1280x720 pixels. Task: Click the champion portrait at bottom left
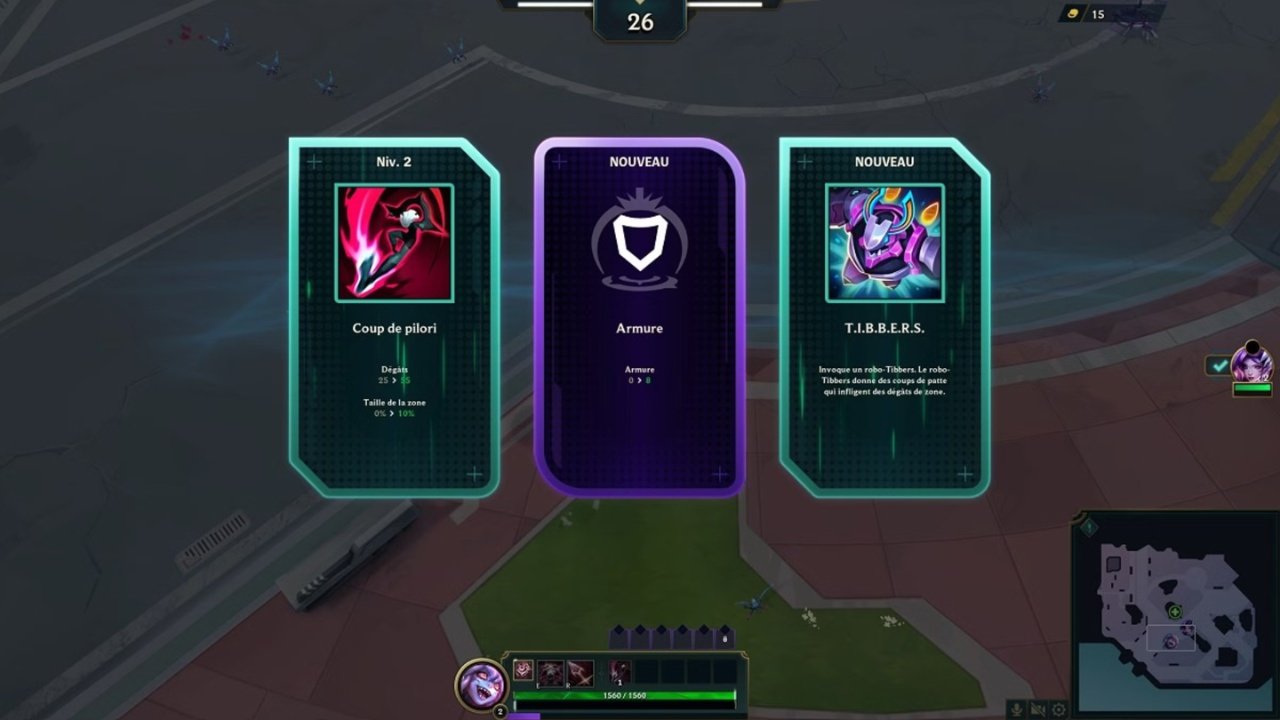tap(480, 683)
